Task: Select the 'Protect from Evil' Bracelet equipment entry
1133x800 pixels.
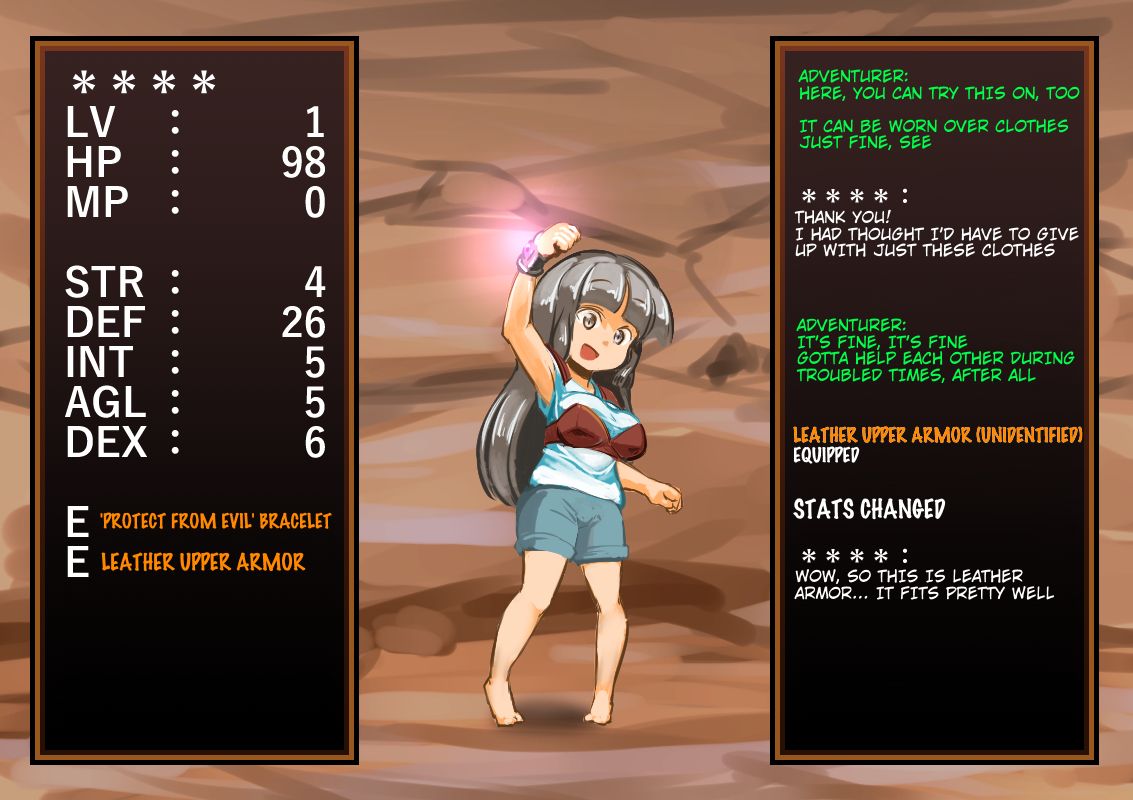Action: tap(215, 522)
